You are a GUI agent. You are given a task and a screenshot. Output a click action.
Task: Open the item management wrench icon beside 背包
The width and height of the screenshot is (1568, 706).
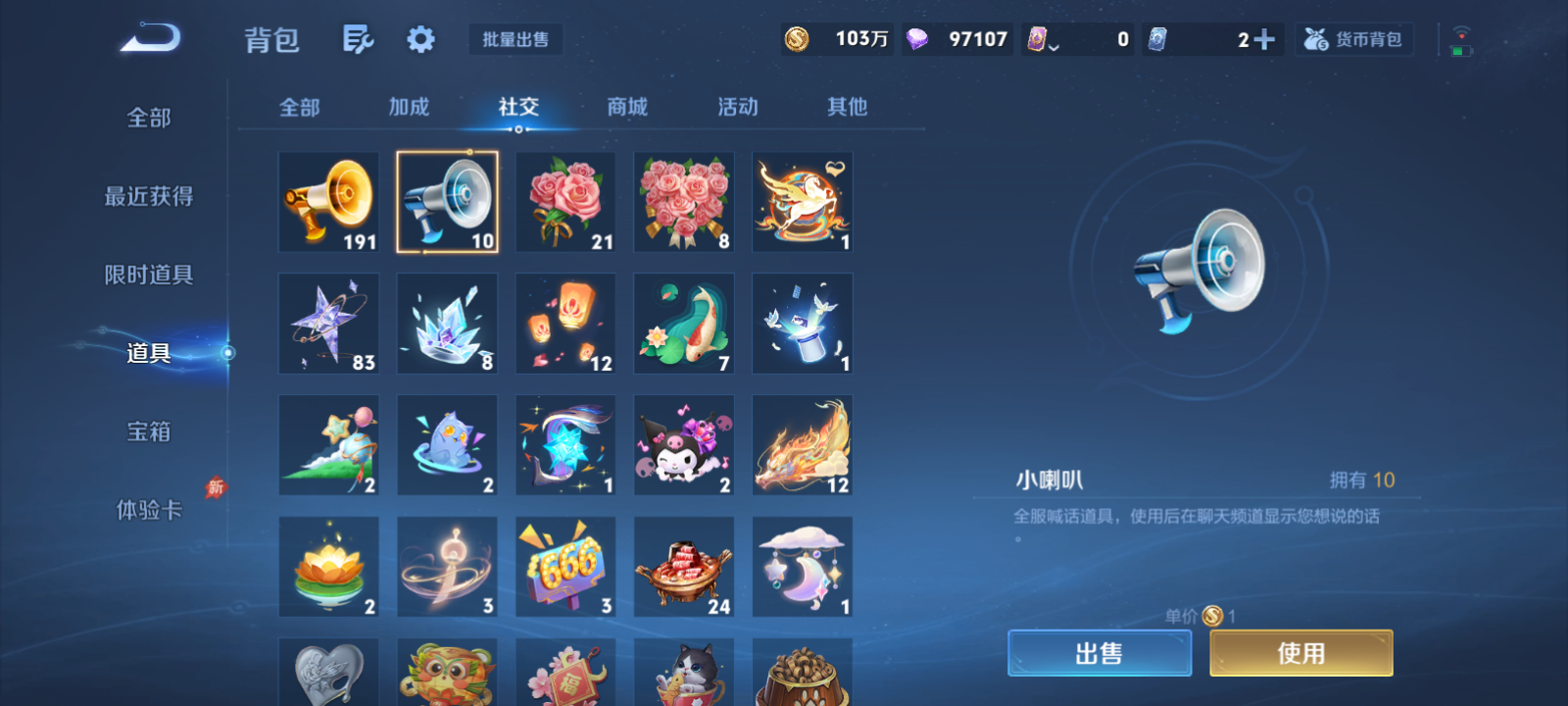pyautogui.click(x=357, y=39)
